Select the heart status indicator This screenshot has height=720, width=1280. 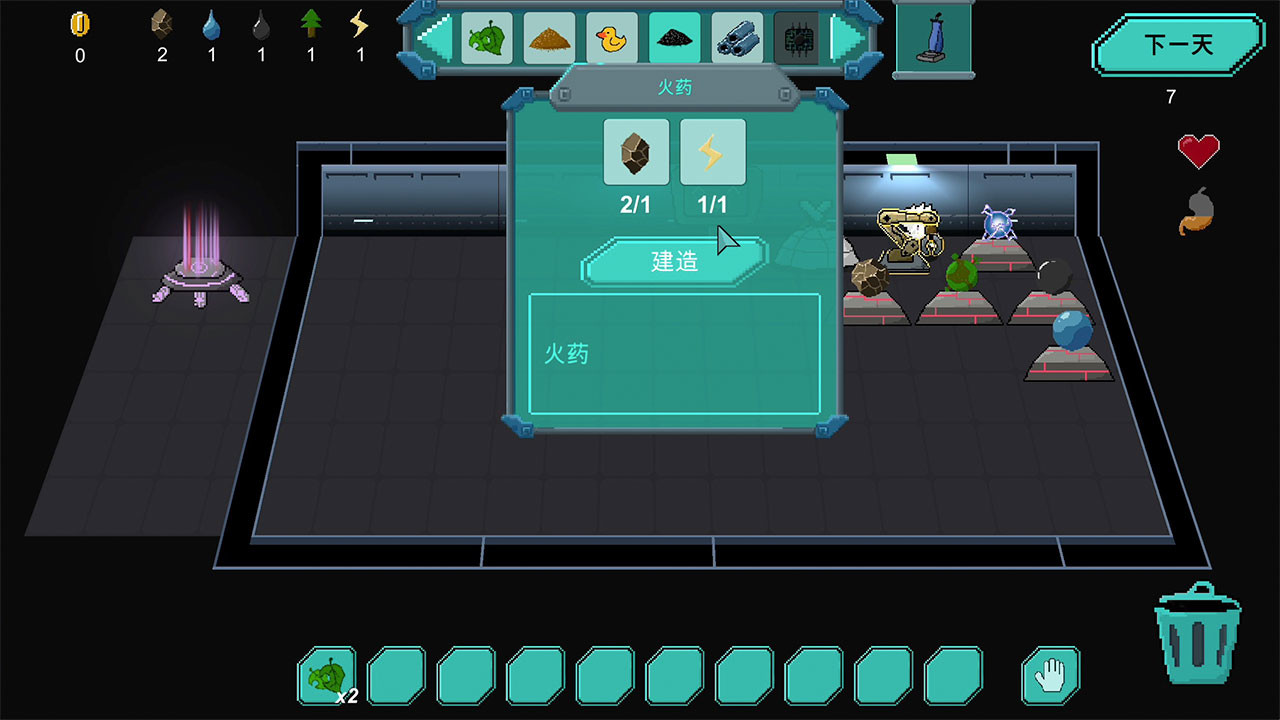[x=1199, y=150]
